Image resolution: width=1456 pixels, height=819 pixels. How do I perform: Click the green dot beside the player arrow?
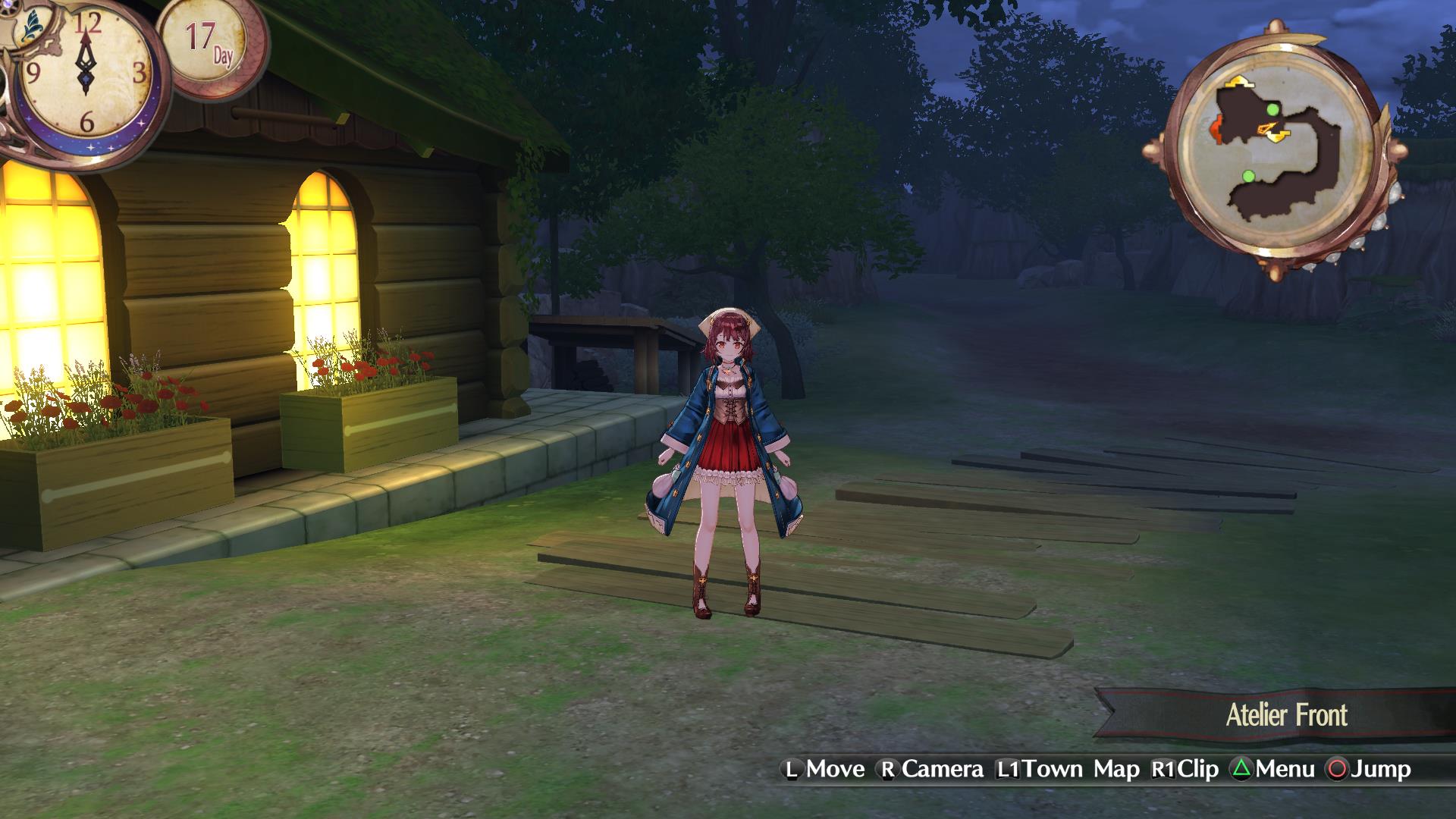click(x=1272, y=111)
